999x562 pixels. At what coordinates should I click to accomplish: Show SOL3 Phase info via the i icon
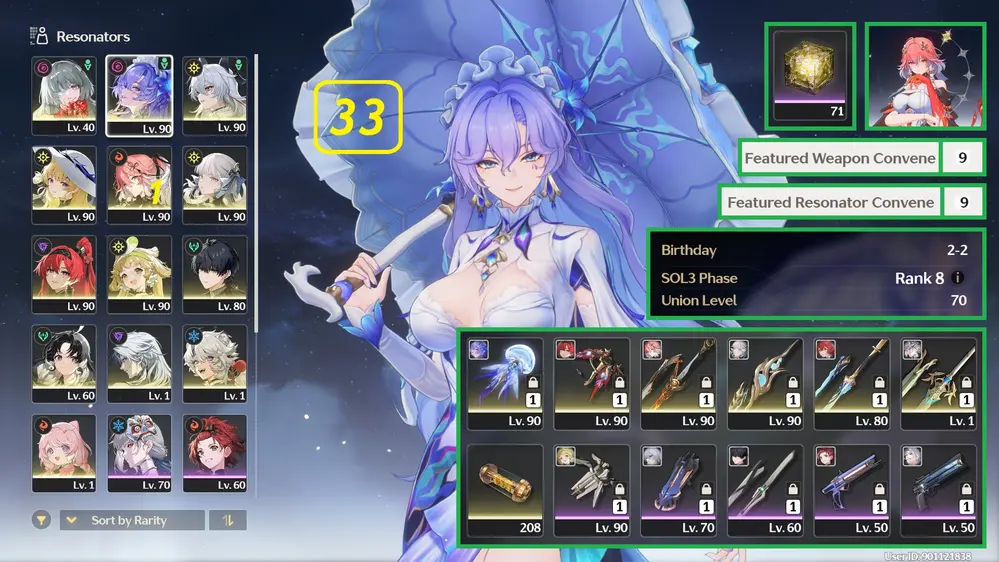coord(959,279)
